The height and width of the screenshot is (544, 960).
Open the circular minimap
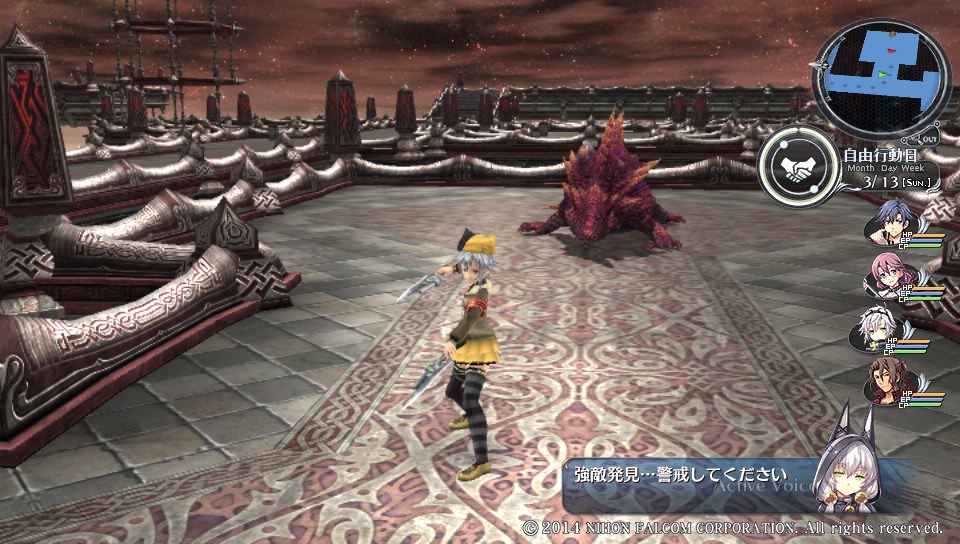(x=881, y=77)
